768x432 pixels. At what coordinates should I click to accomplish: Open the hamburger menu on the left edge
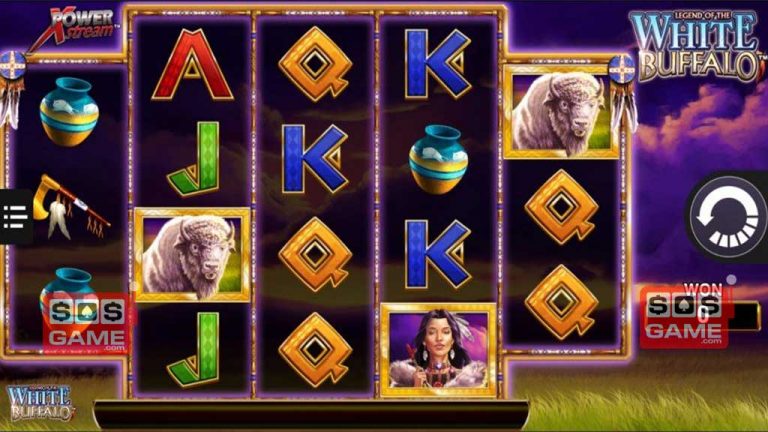15,216
